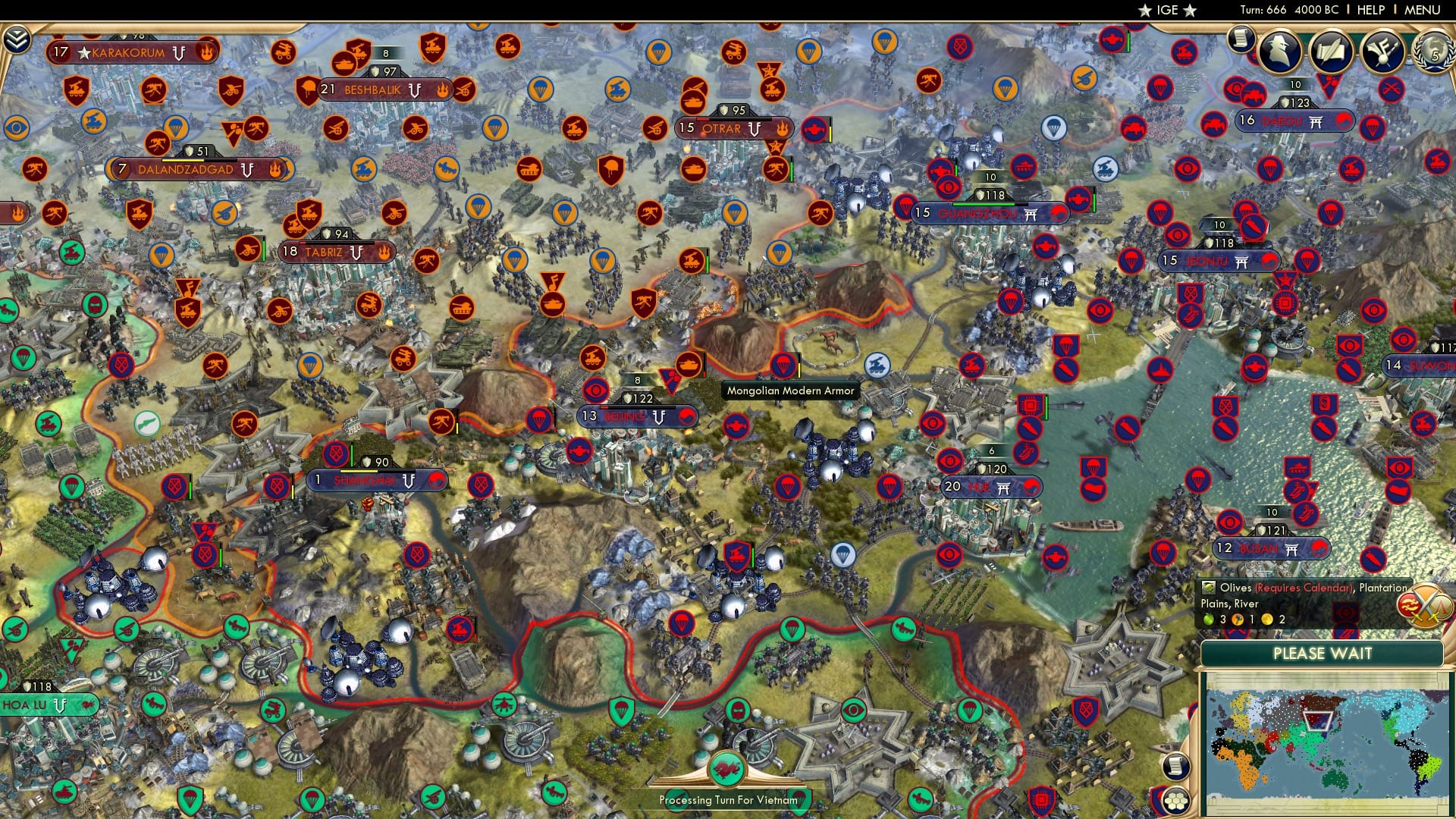
Task: Toggle strategic view with the hexagon button
Action: [x=1175, y=802]
